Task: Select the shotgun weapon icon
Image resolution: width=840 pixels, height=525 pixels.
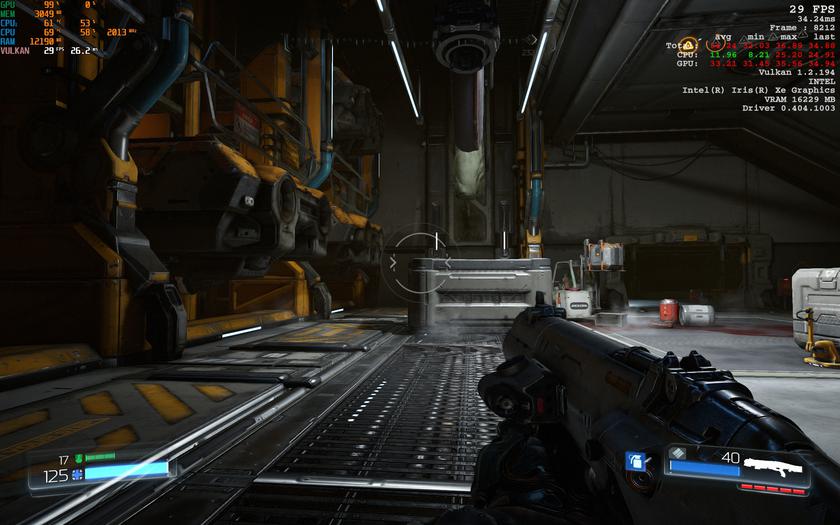Action: [x=776, y=466]
